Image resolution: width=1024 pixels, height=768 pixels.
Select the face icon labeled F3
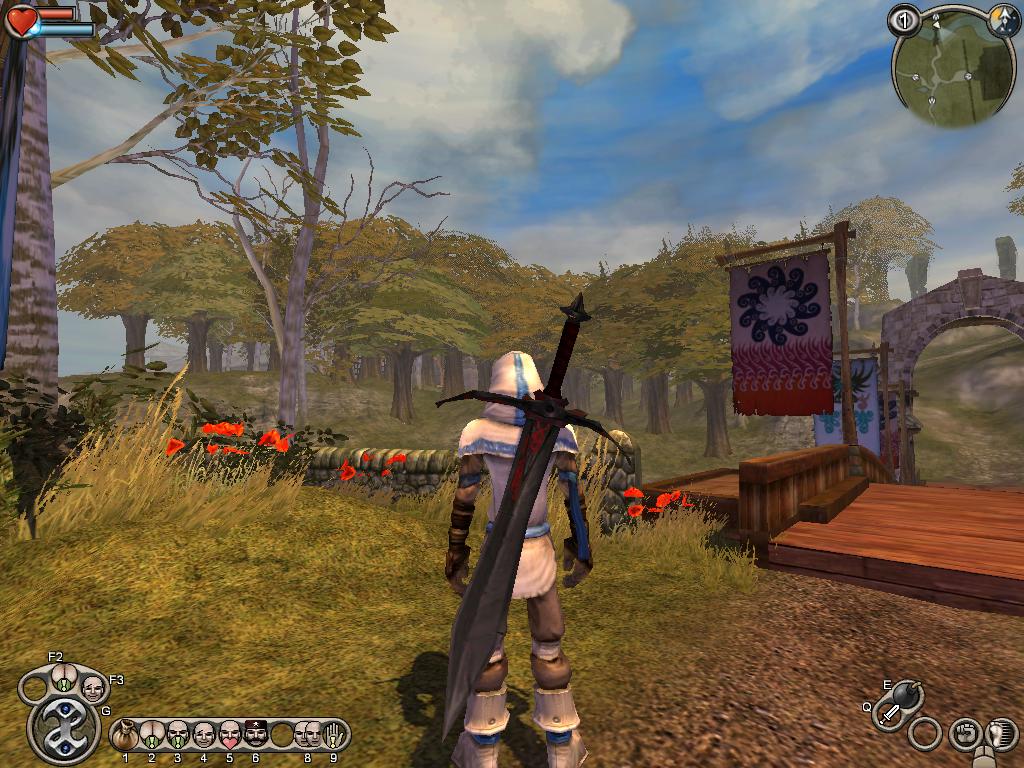[x=93, y=687]
